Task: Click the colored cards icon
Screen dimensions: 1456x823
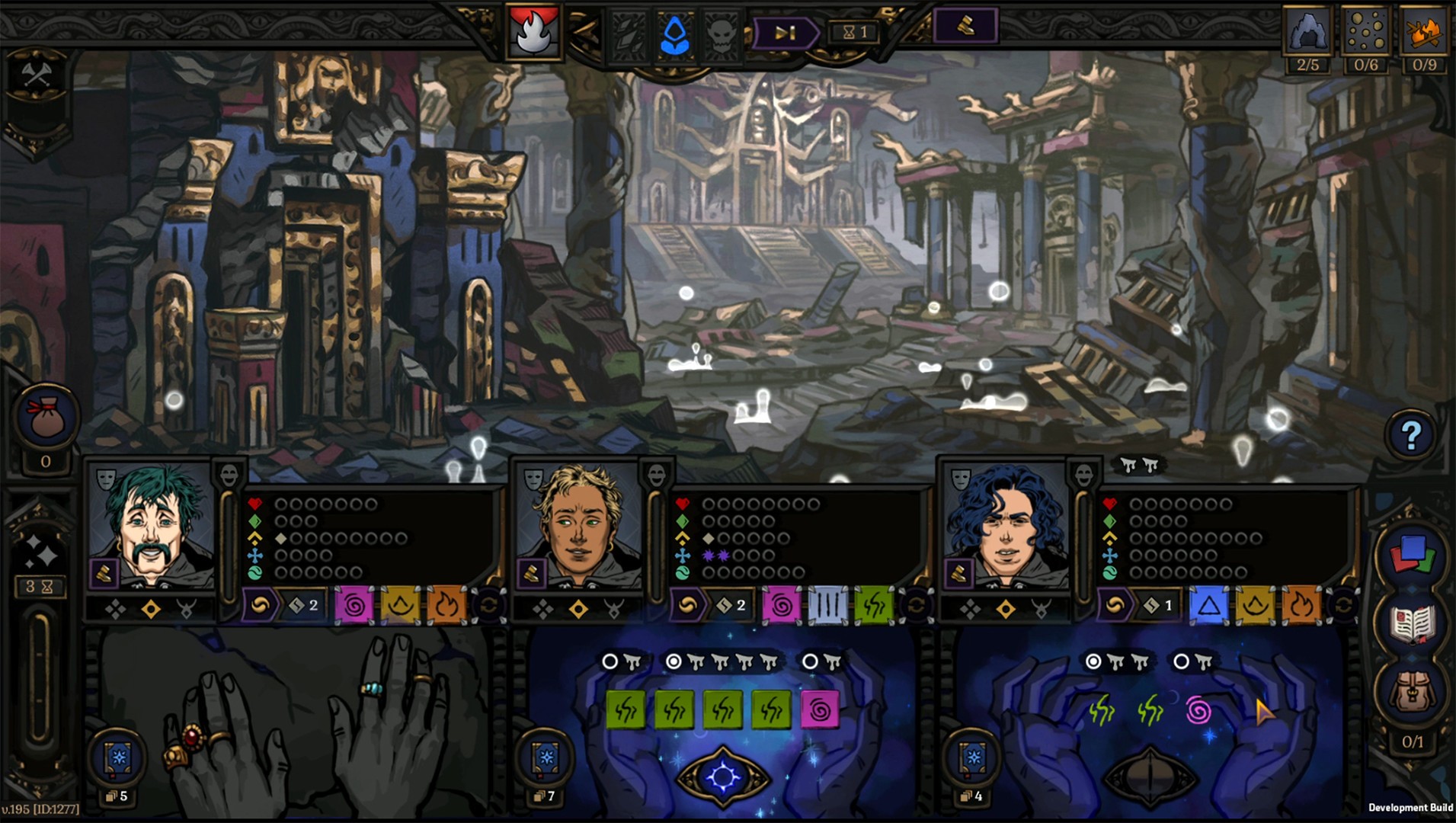Action: pos(1412,556)
